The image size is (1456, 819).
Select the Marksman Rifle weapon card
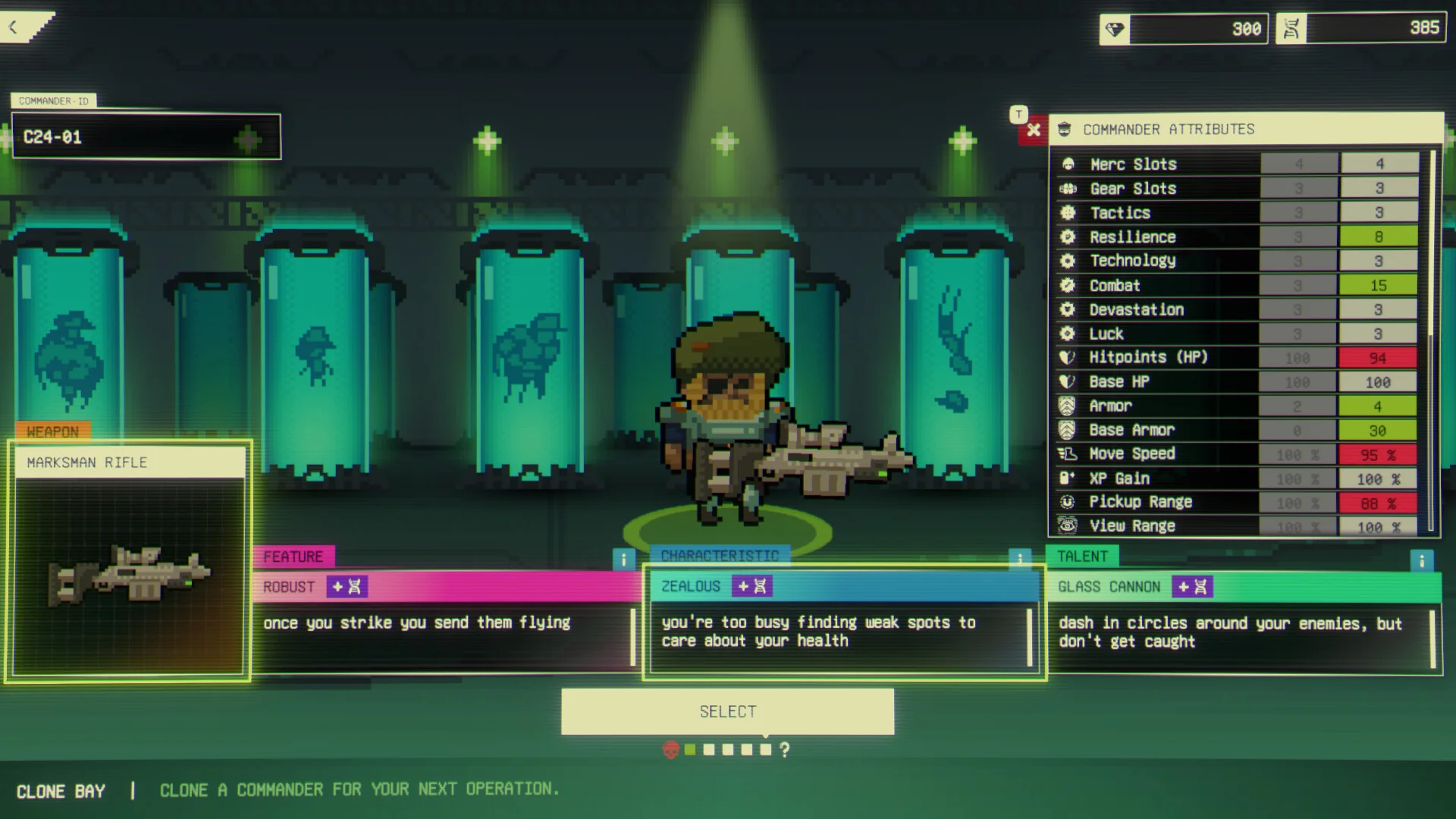[129, 561]
